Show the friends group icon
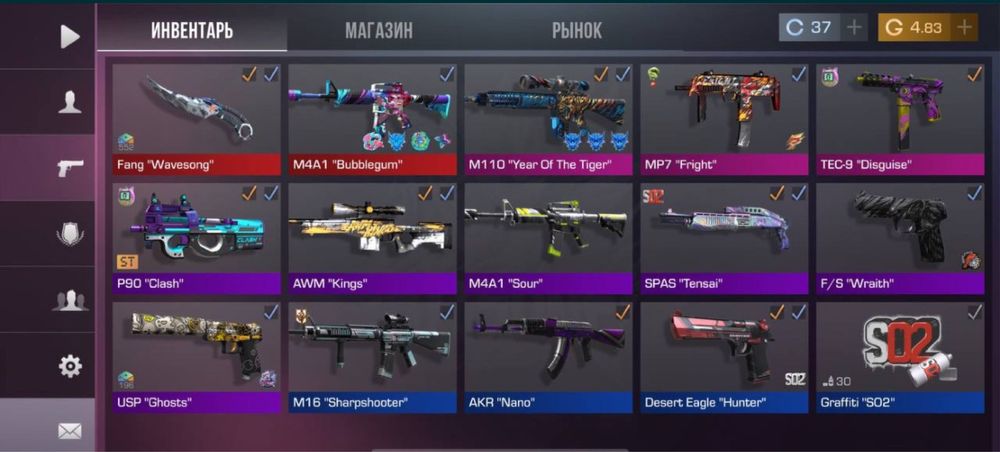1000x452 pixels. [69, 299]
